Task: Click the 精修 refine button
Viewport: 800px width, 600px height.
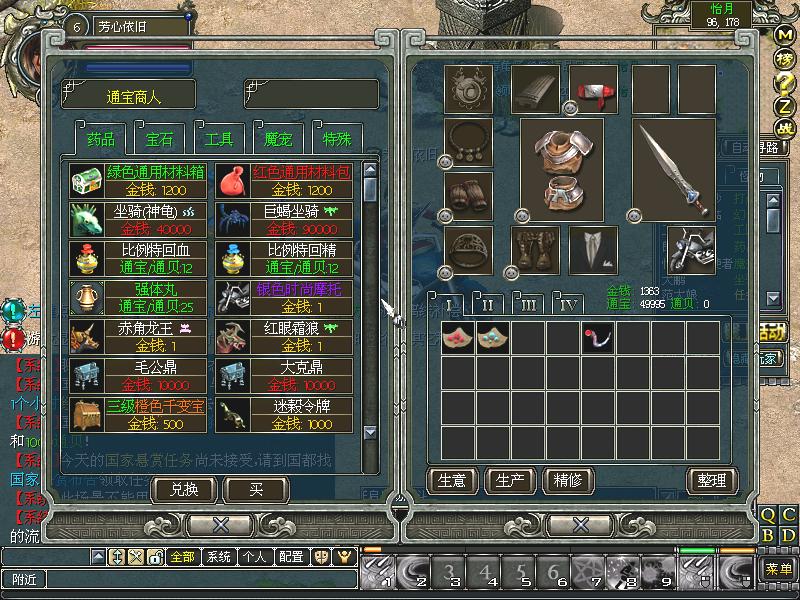Action: (x=567, y=480)
